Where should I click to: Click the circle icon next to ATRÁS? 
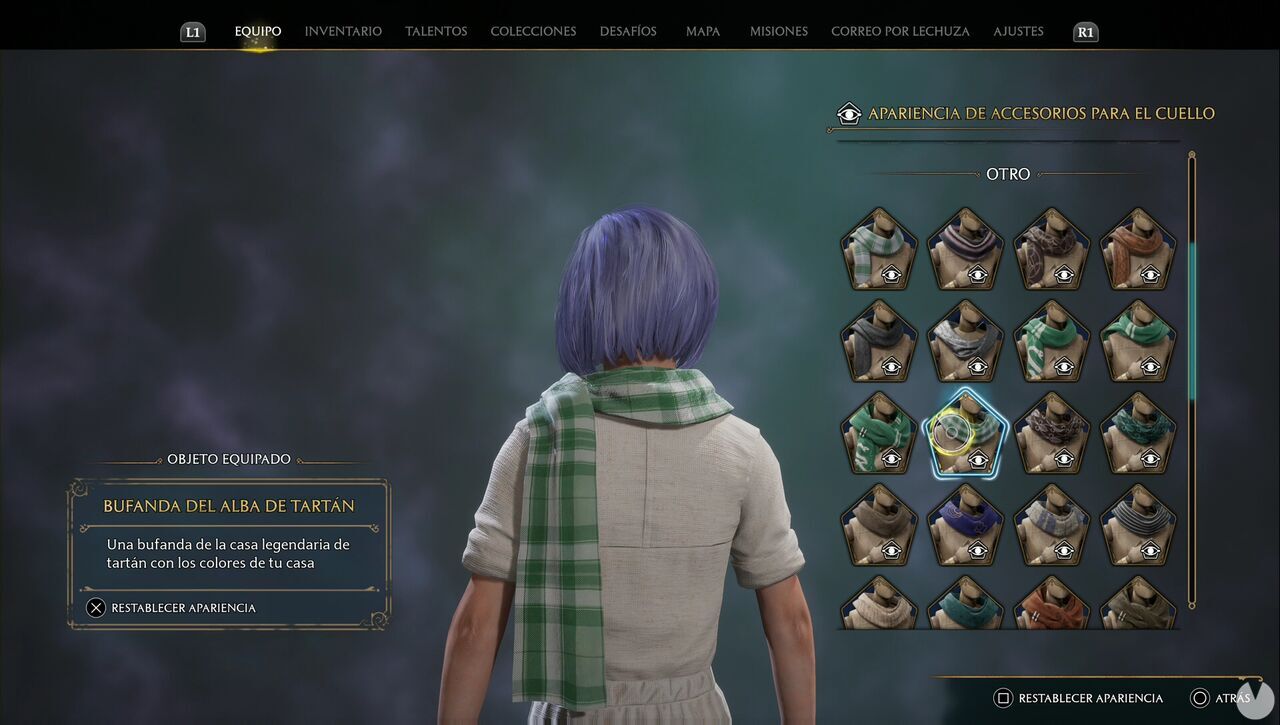click(x=1201, y=697)
